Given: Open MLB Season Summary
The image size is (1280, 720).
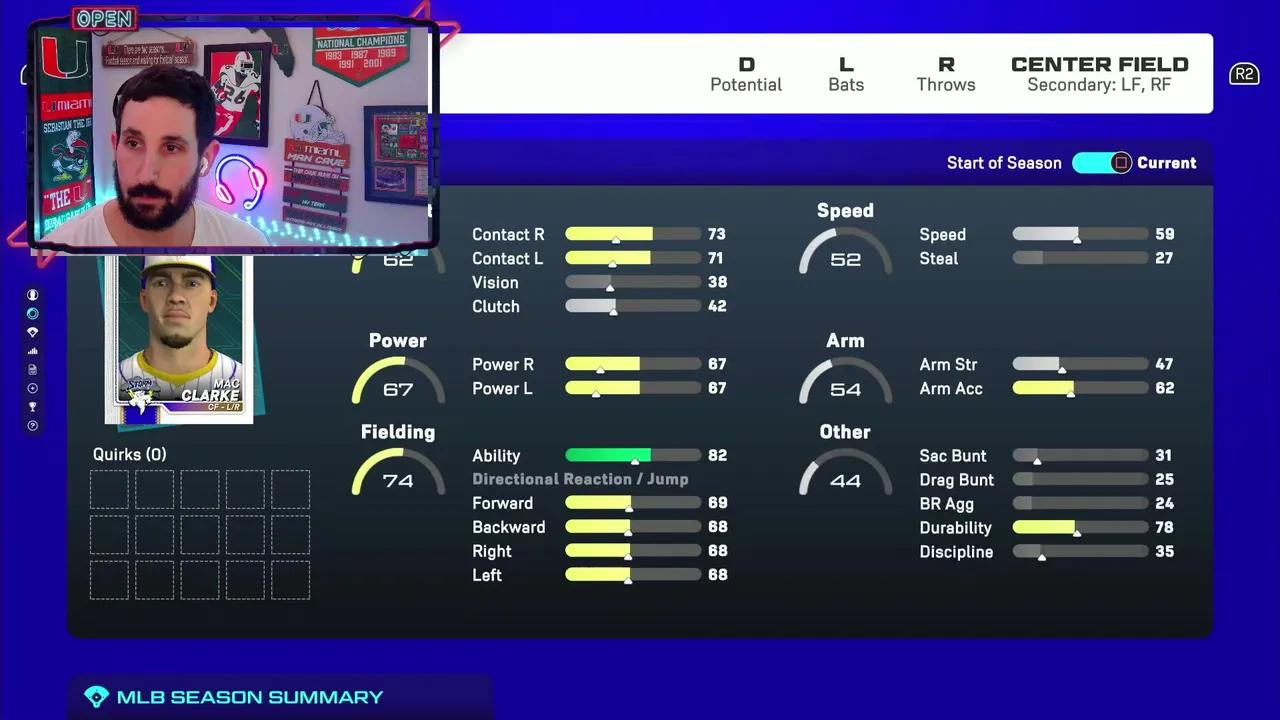Looking at the screenshot, I should [x=250, y=697].
